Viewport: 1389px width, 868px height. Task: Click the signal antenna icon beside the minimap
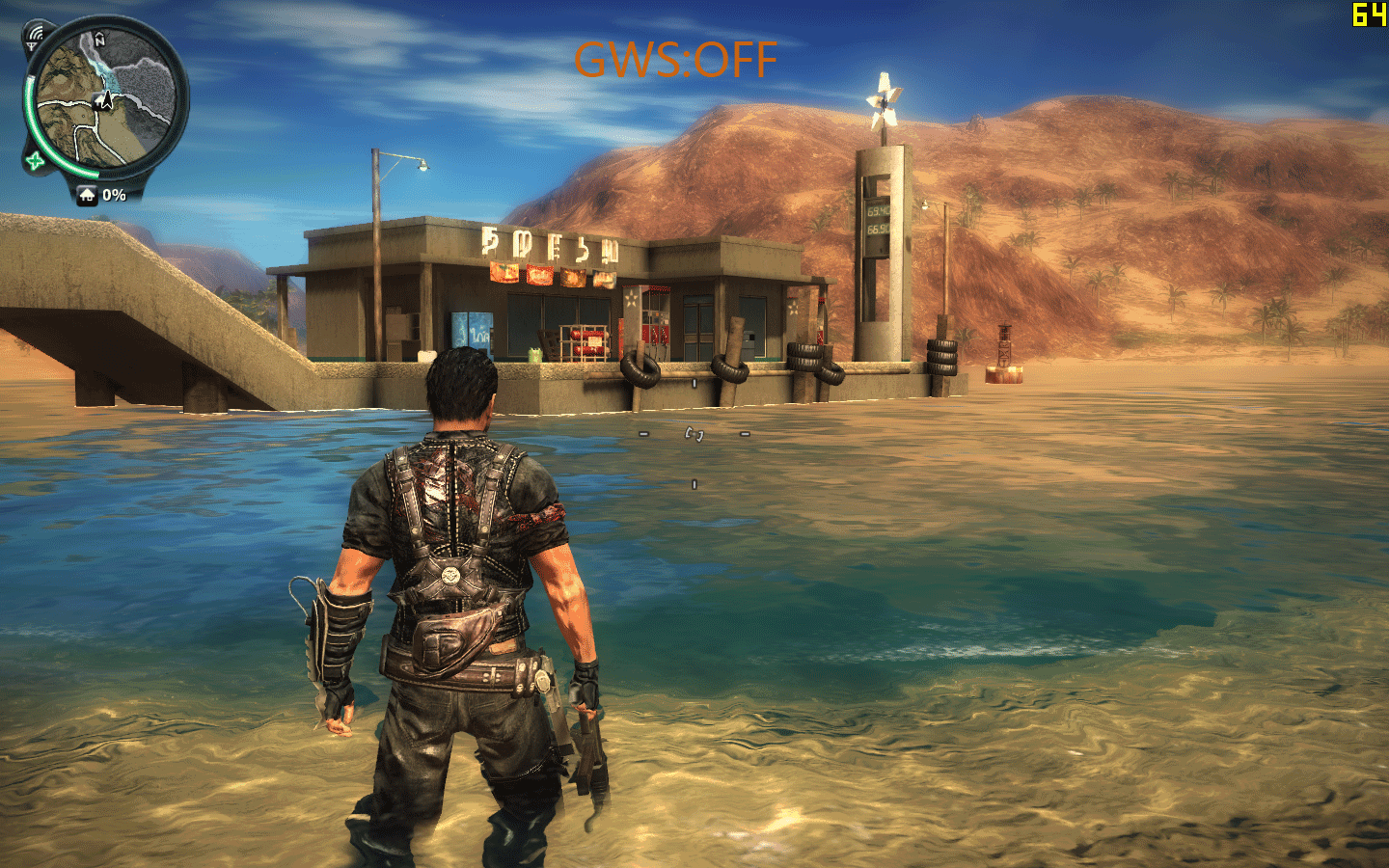tap(36, 37)
